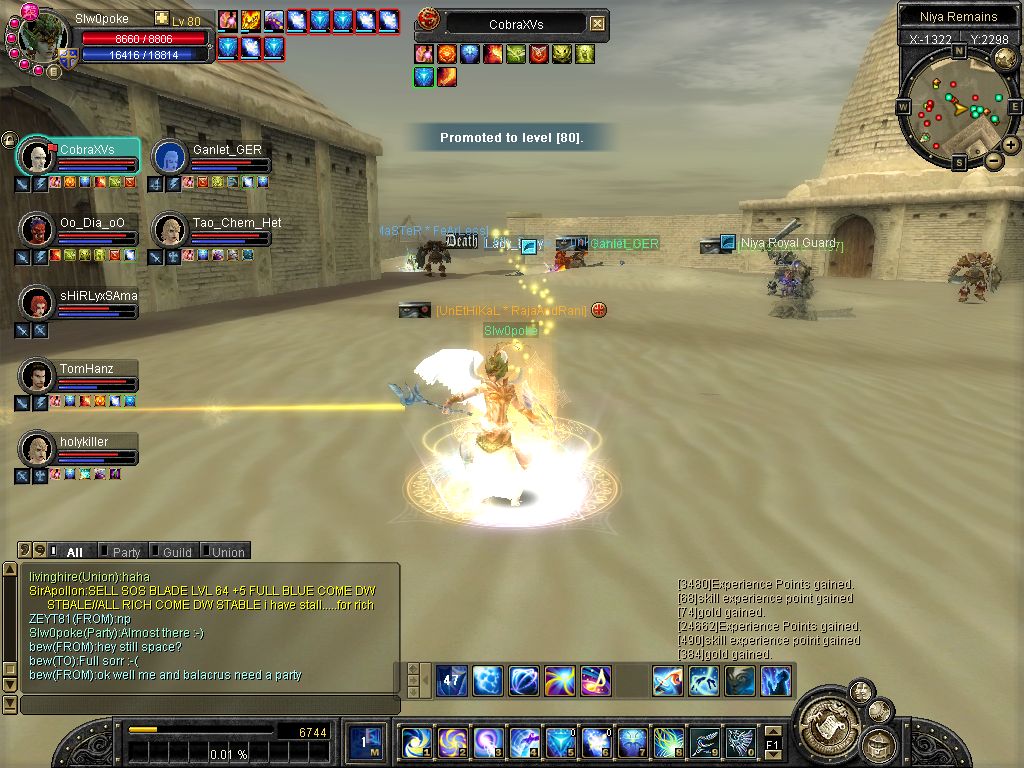The height and width of the screenshot is (768, 1024).
Task: Select party member Tao_Chem_Het's portrait
Action: point(169,230)
